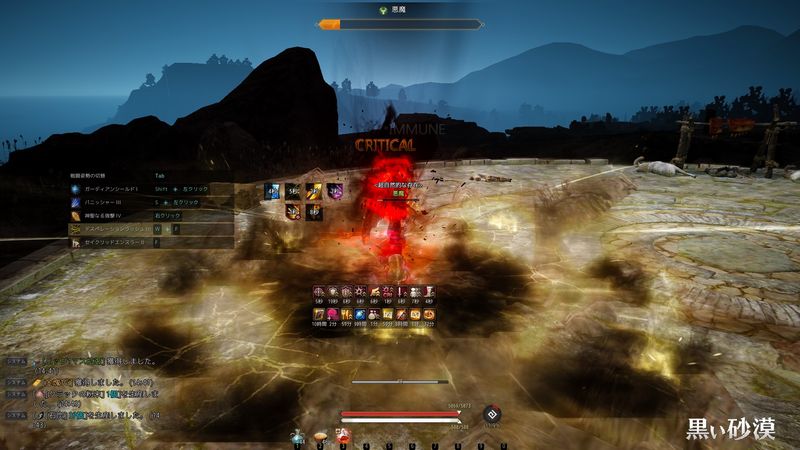800x450 pixels.
Task: Use the food bowl in quickslot 2
Action: (320, 437)
